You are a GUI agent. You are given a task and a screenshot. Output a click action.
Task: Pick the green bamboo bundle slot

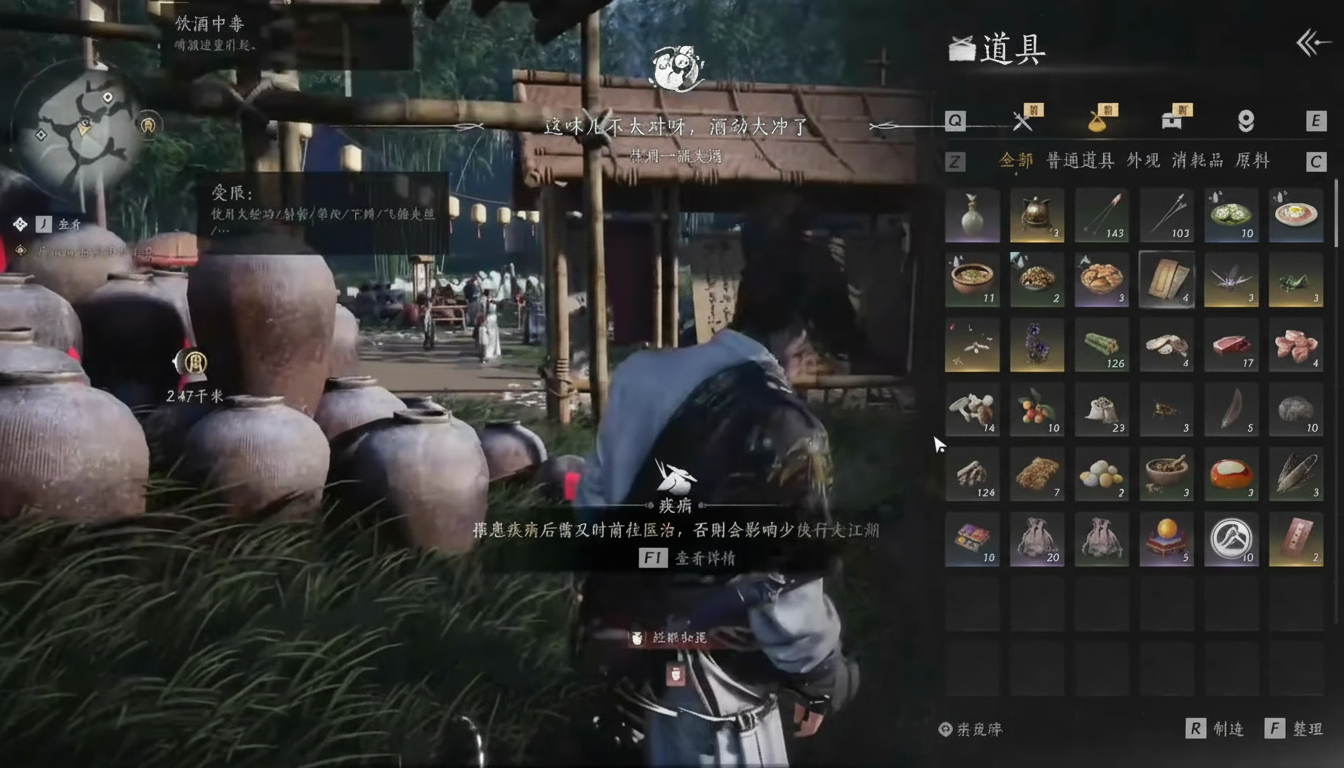[1102, 344]
